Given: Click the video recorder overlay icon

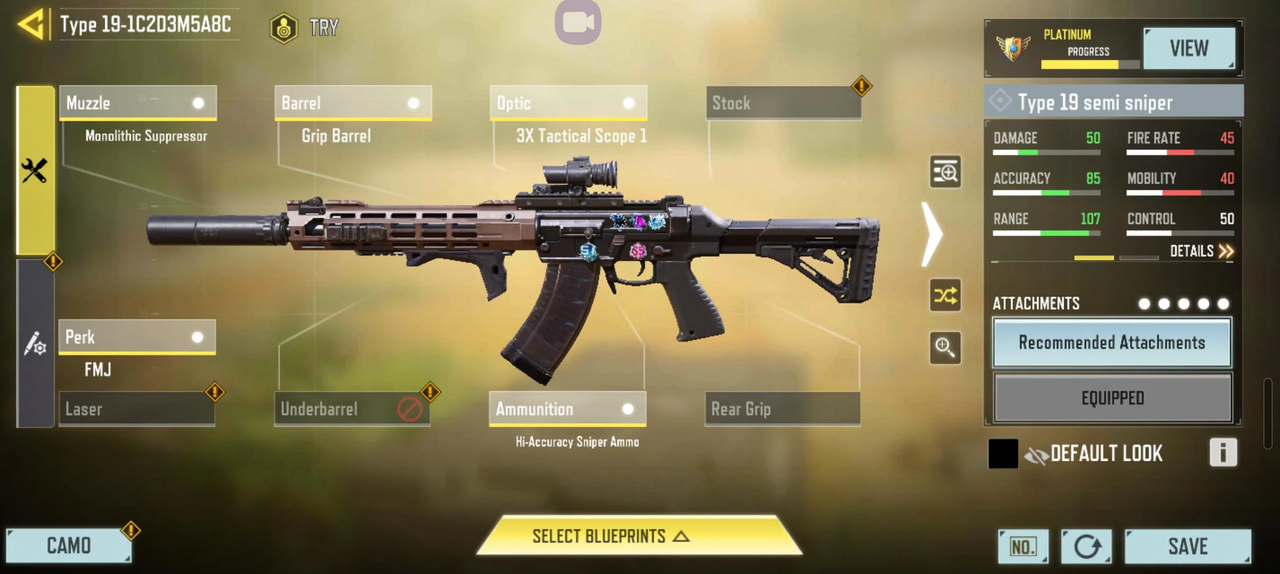Looking at the screenshot, I should coord(578,22).
